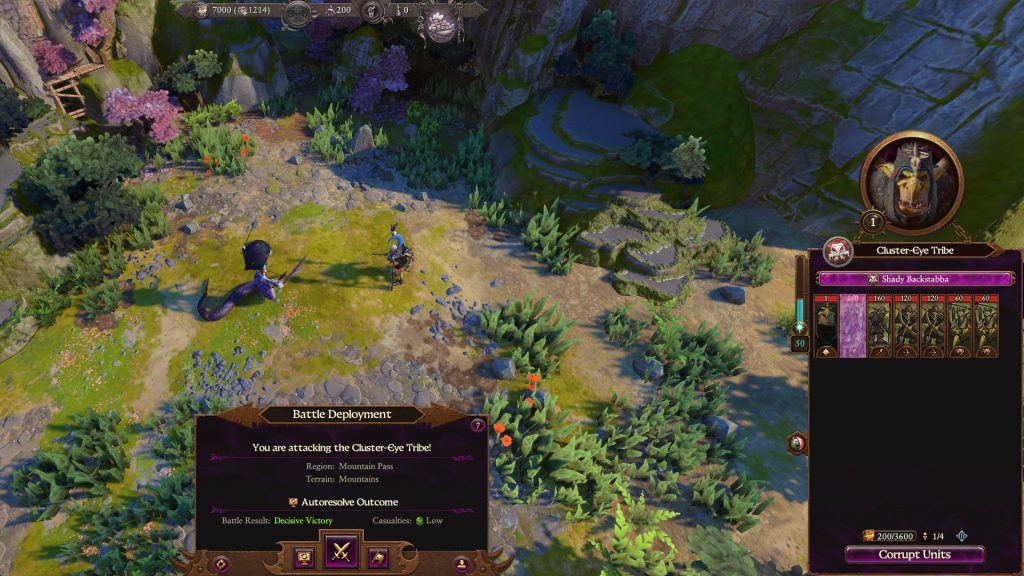The width and height of the screenshot is (1024, 576).
Task: Click the round emblem in the top bar
Action: point(439,22)
